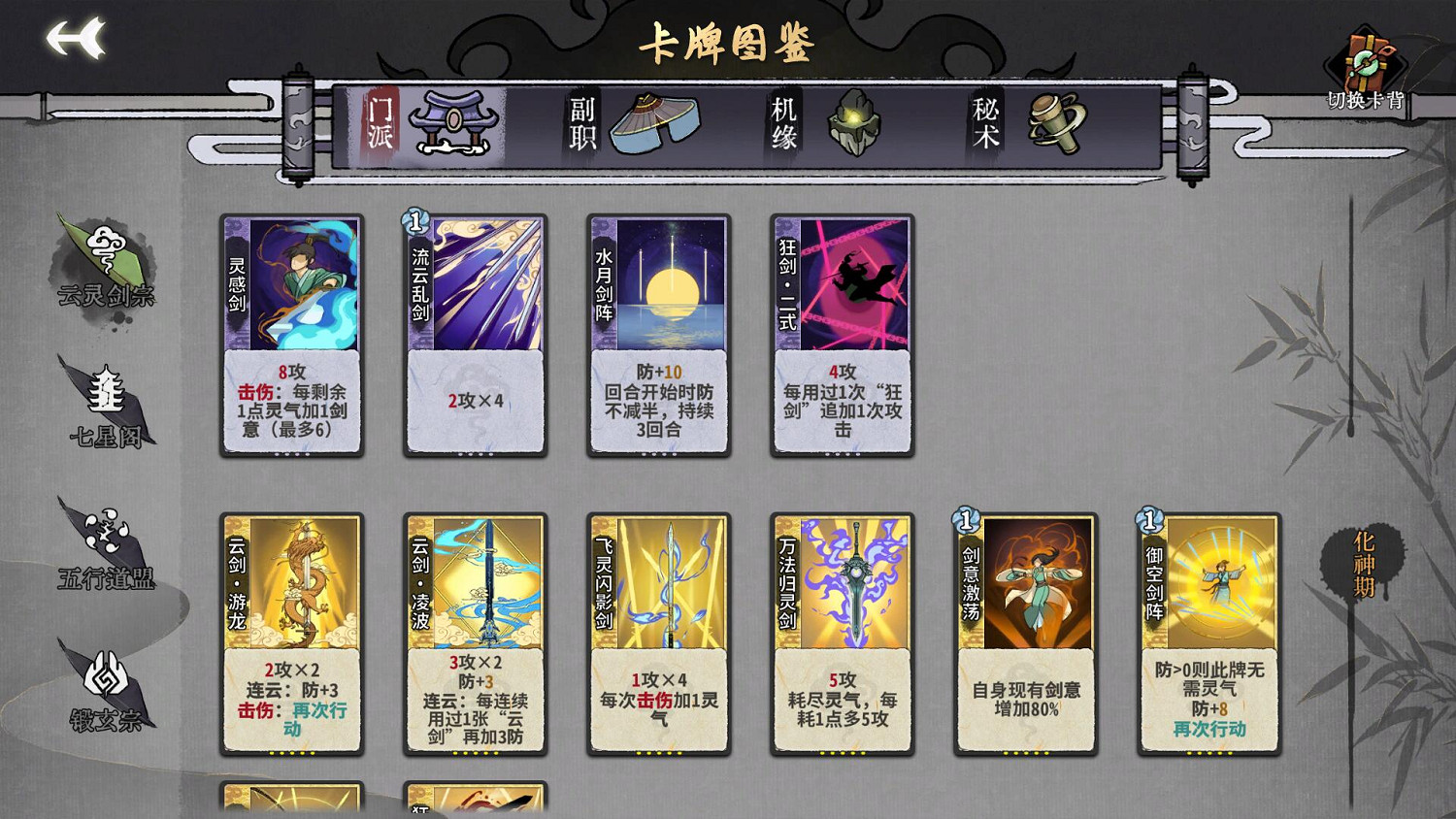Click the 飞灵闪影剑 card
Screen dimensions: 1456x819
(658, 631)
